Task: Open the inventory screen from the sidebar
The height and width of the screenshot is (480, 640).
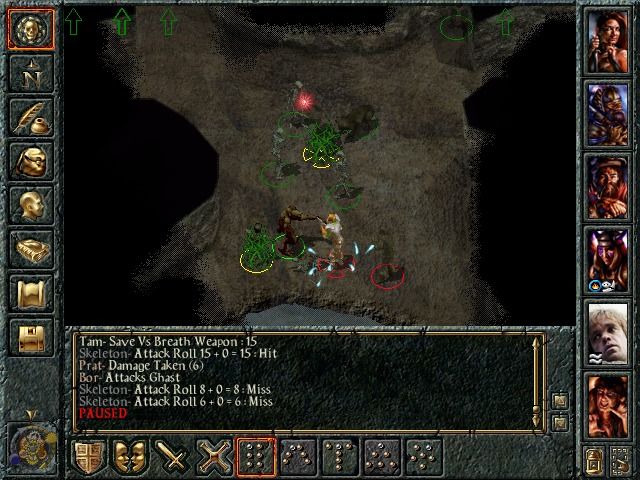Action: [x=30, y=162]
